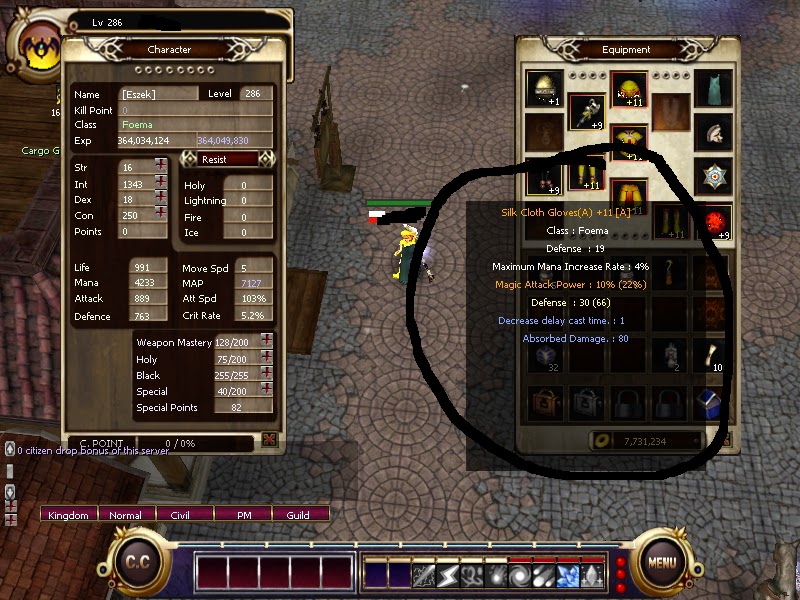The width and height of the screenshot is (800, 600).
Task: Select the red orb +9 slot
Action: (x=714, y=221)
